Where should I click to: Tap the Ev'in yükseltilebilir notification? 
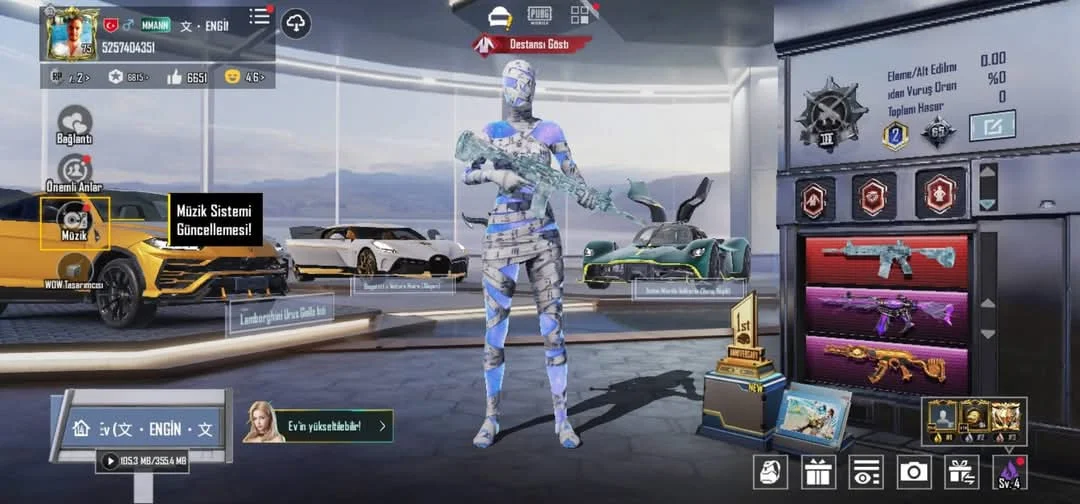pyautogui.click(x=318, y=426)
